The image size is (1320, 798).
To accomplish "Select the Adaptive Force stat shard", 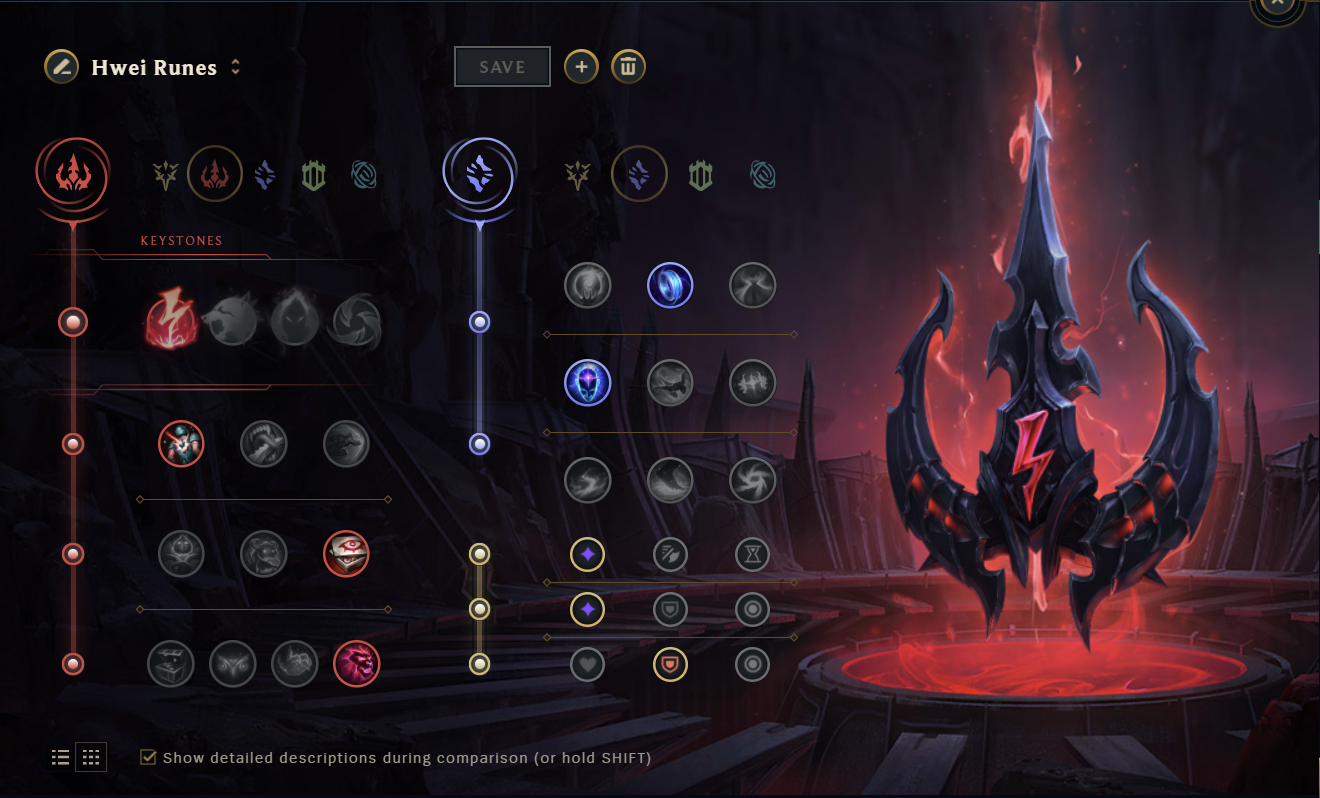I will (x=587, y=554).
